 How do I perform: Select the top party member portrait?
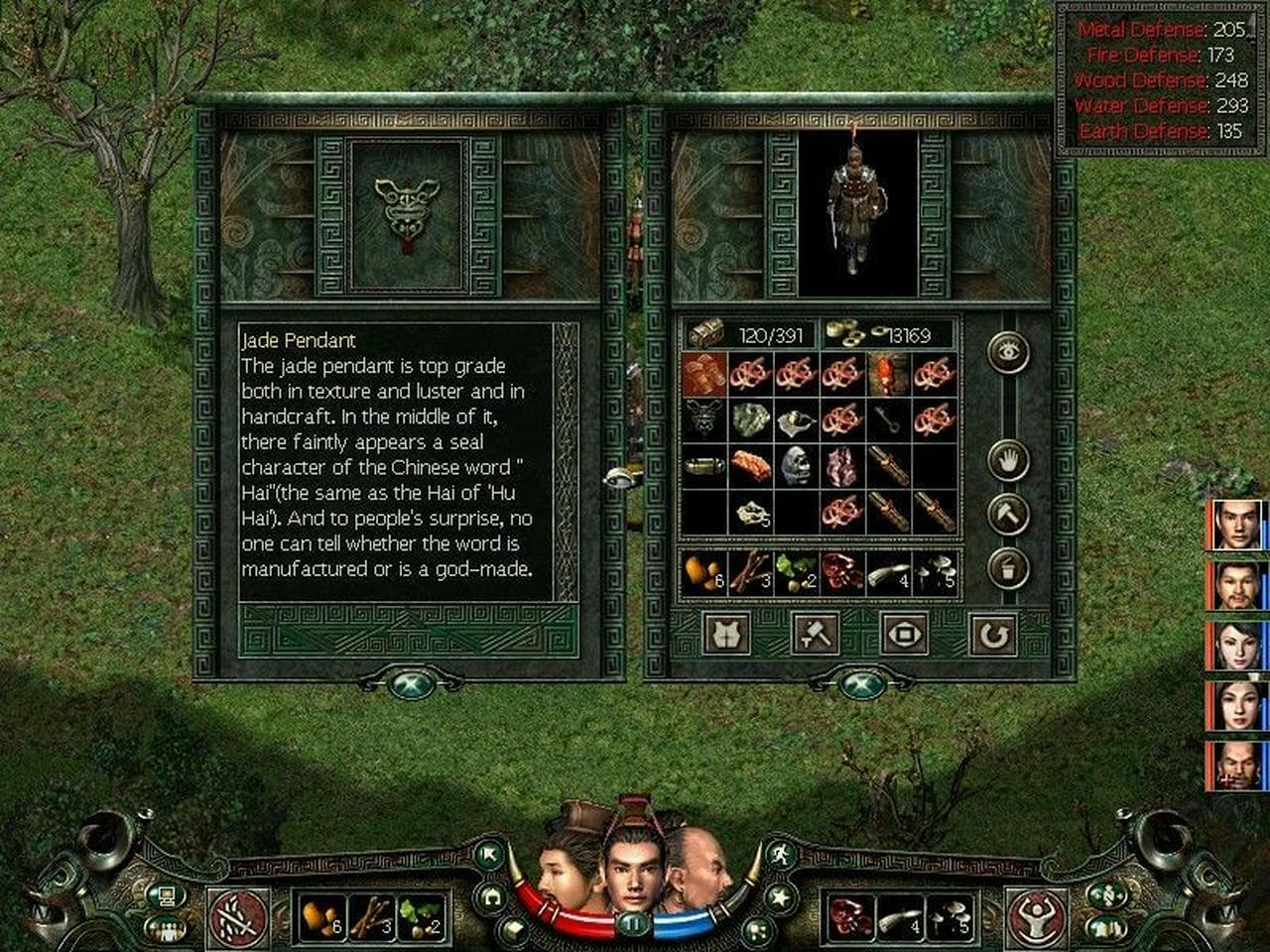tap(1237, 525)
